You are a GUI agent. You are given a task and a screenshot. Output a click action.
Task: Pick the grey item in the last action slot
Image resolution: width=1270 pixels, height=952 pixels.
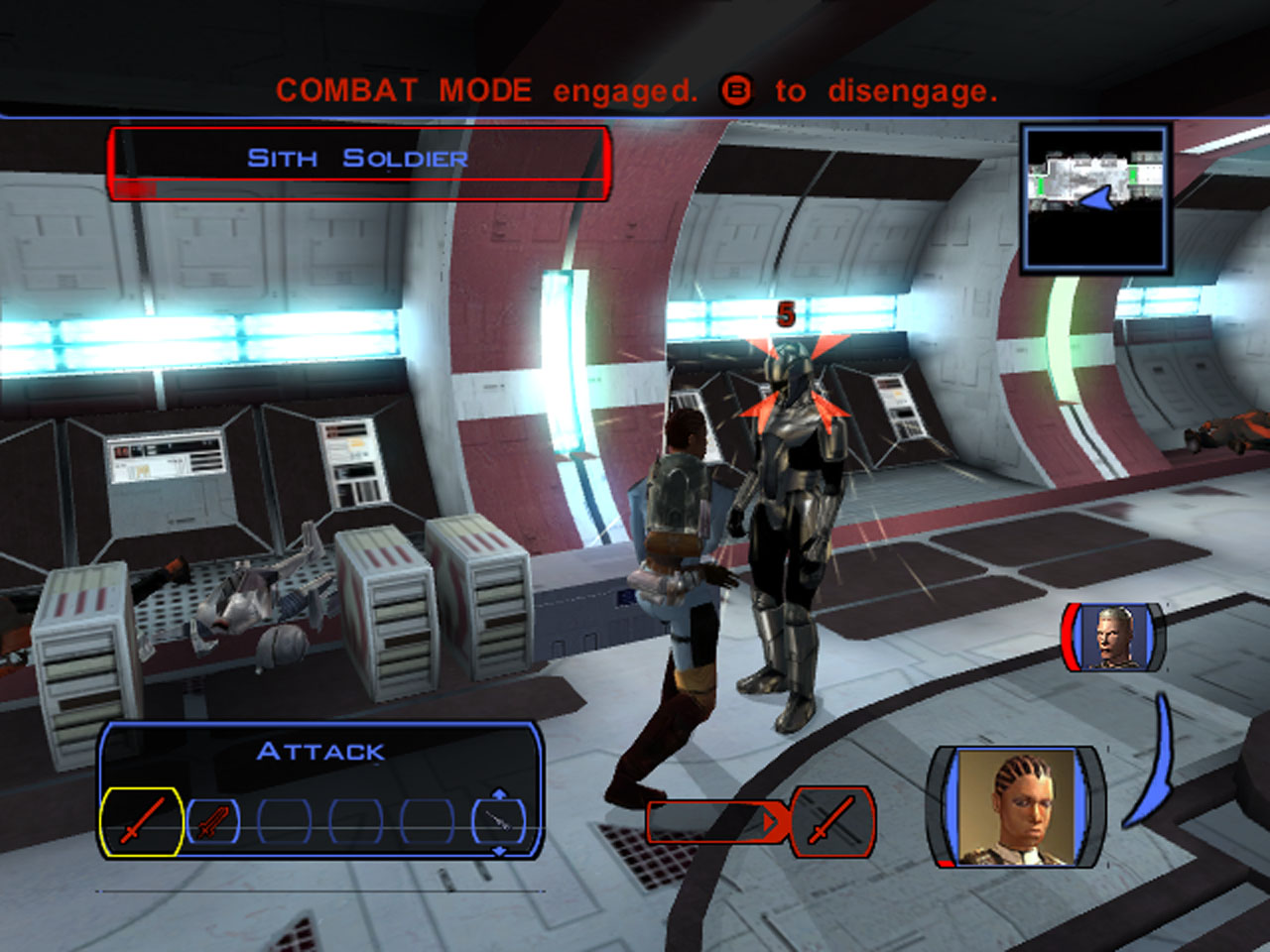[x=499, y=822]
